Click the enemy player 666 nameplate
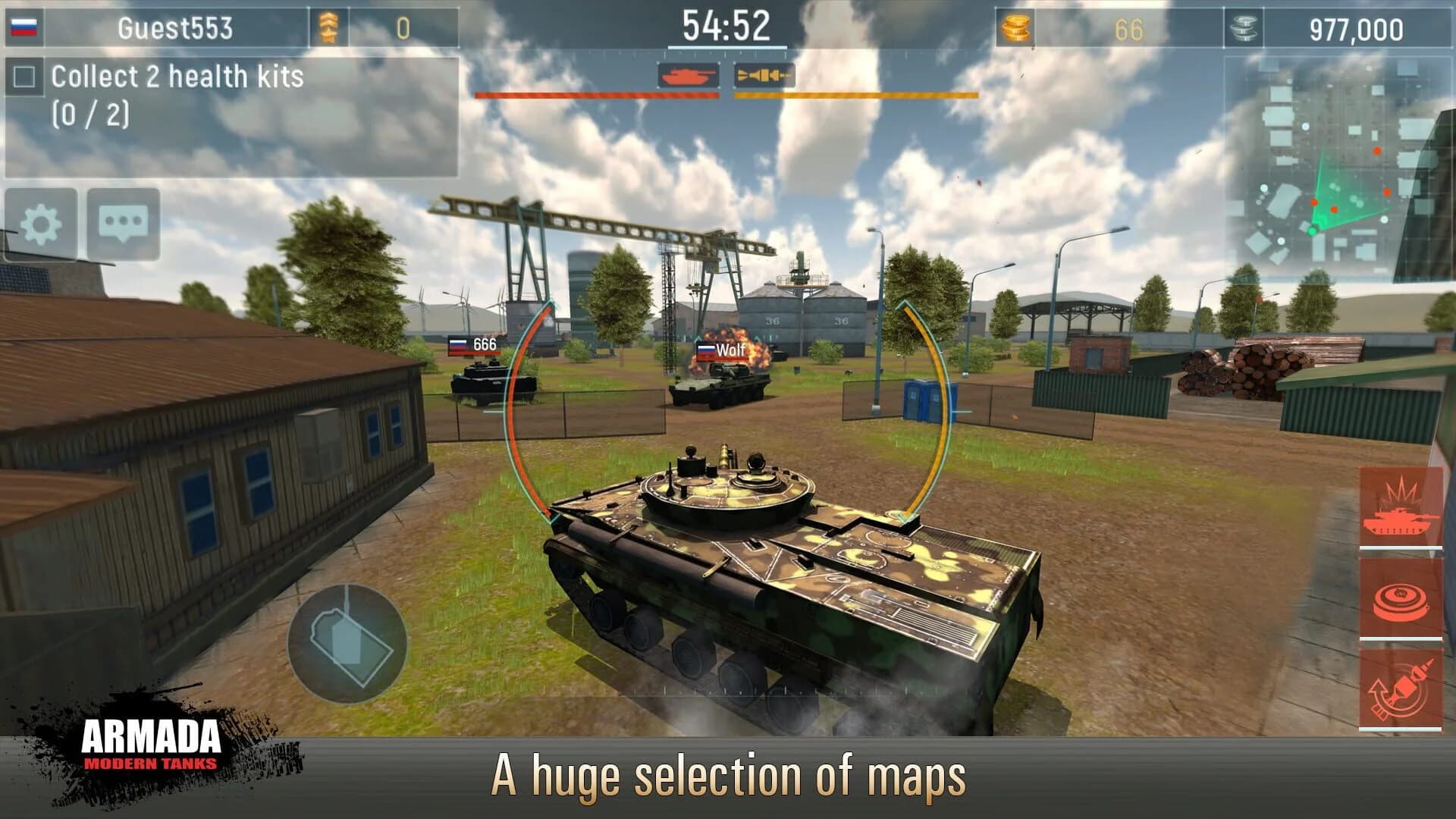 pos(474,344)
